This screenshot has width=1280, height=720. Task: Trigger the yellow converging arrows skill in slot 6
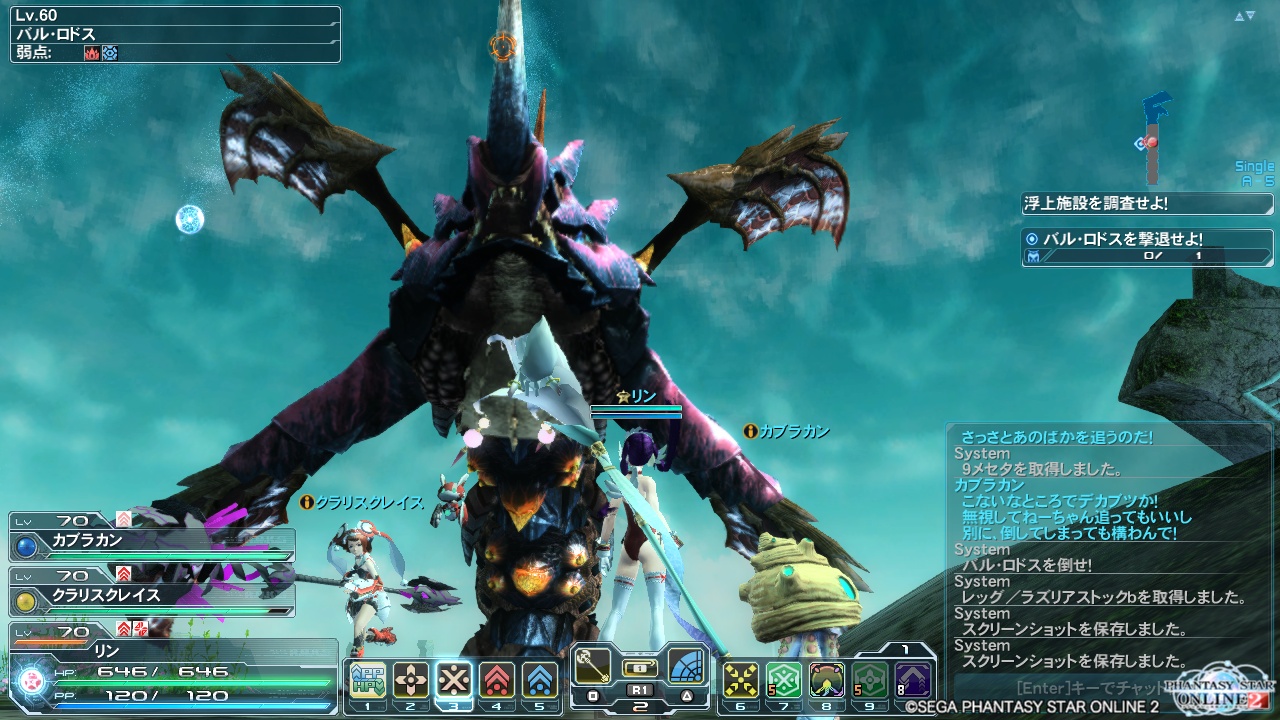741,681
